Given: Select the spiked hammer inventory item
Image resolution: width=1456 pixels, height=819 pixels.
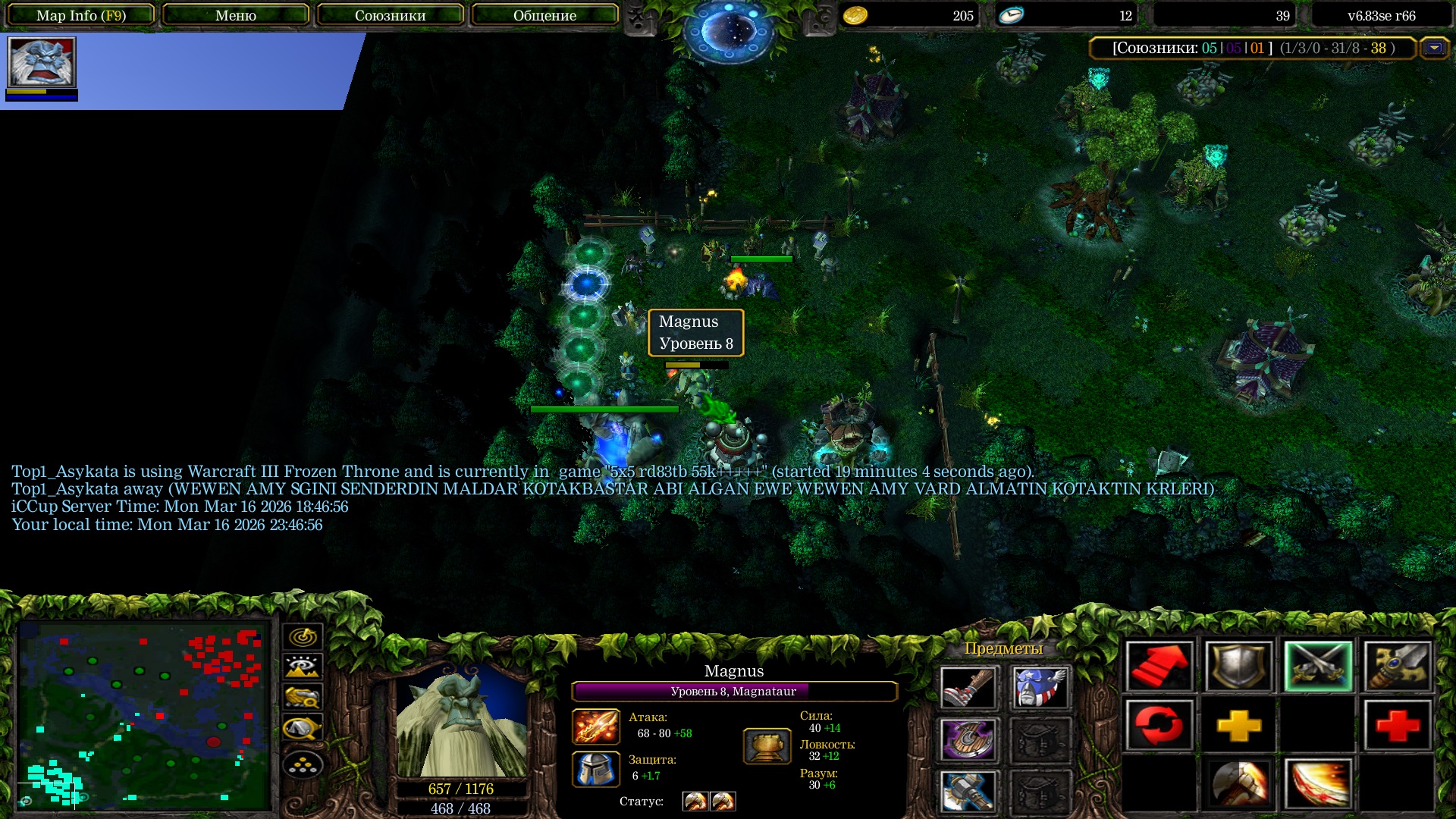Looking at the screenshot, I should tap(968, 790).
